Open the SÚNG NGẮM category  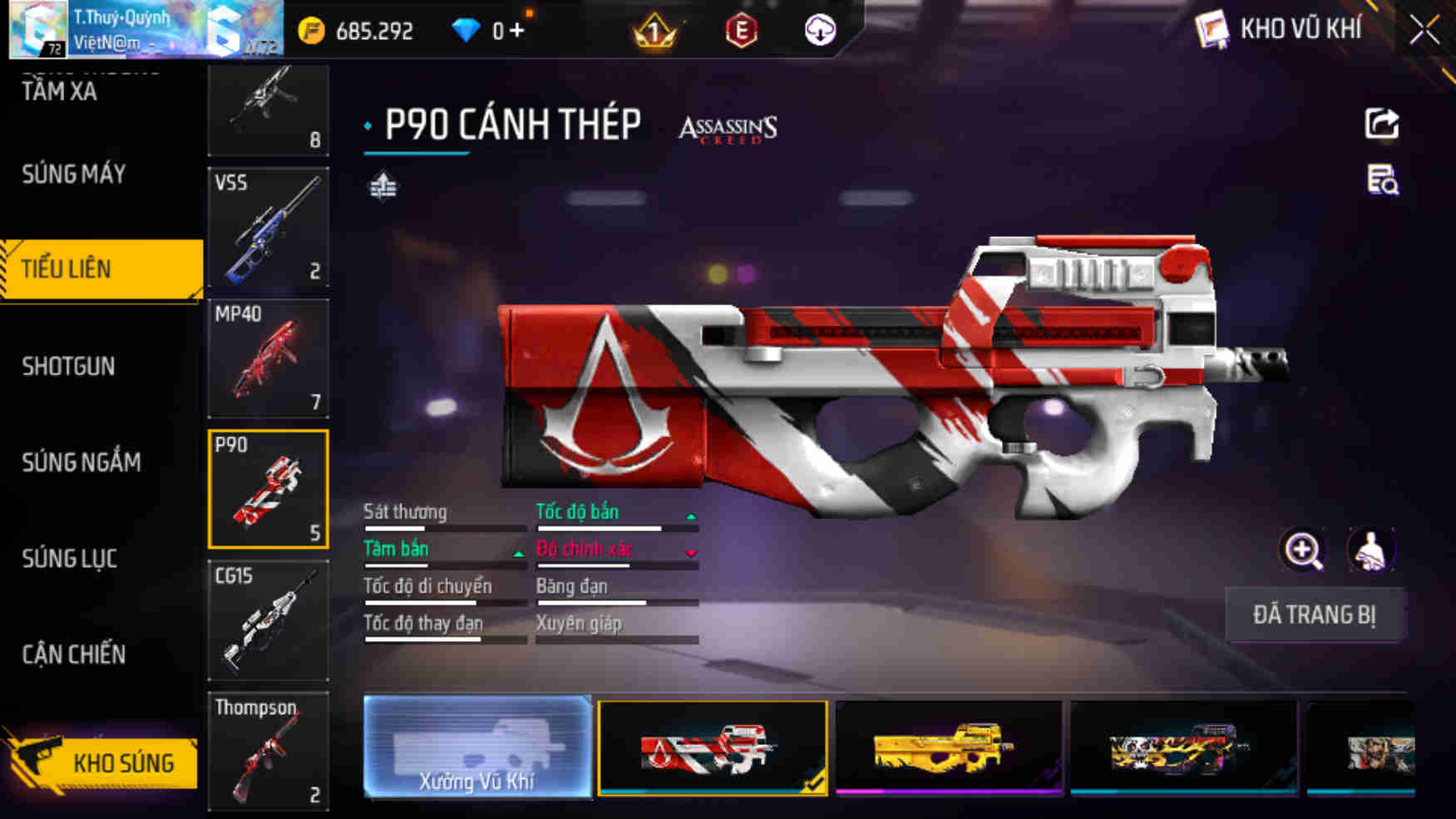click(x=81, y=462)
